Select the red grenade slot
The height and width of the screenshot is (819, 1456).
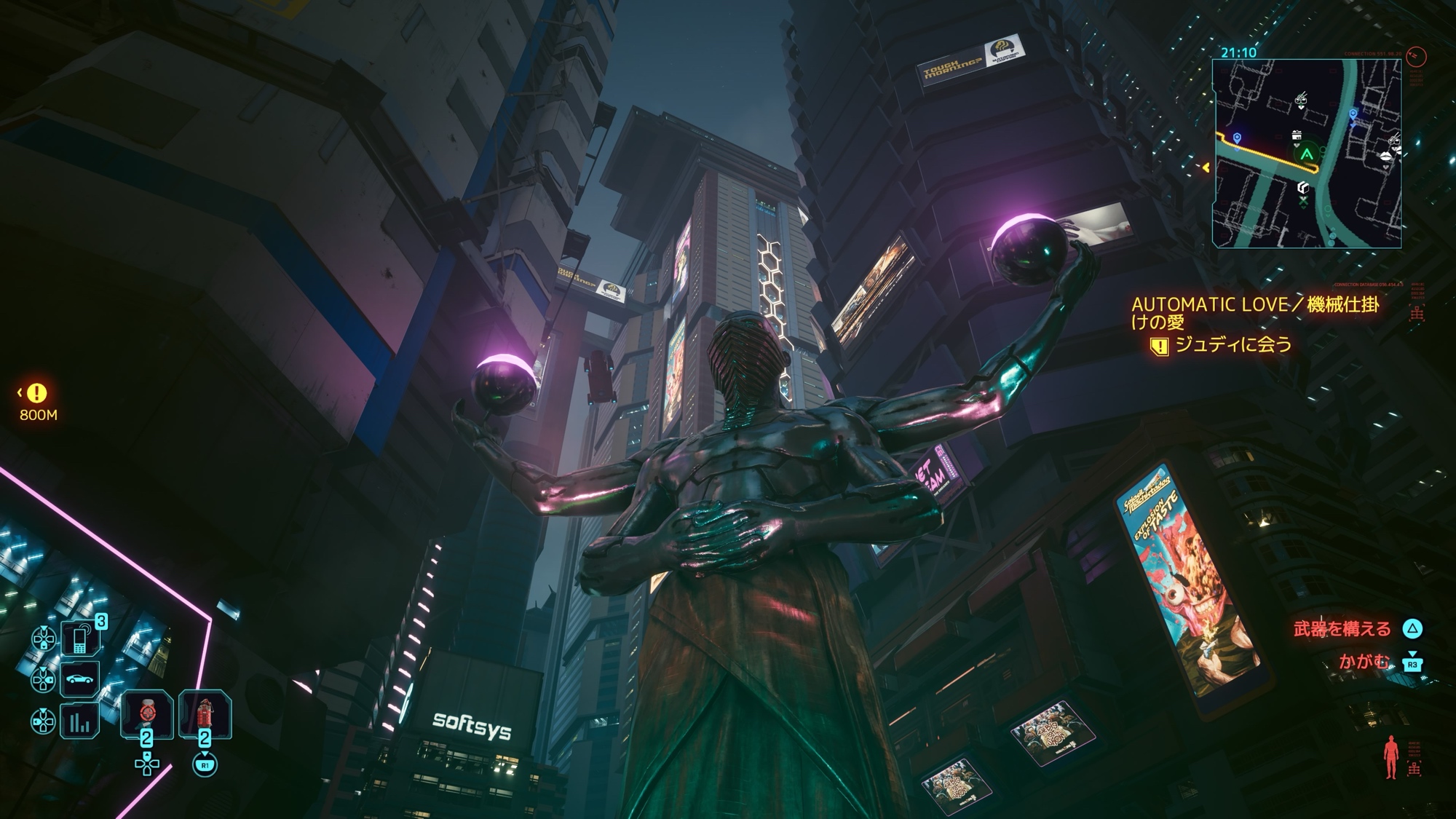click(x=205, y=714)
